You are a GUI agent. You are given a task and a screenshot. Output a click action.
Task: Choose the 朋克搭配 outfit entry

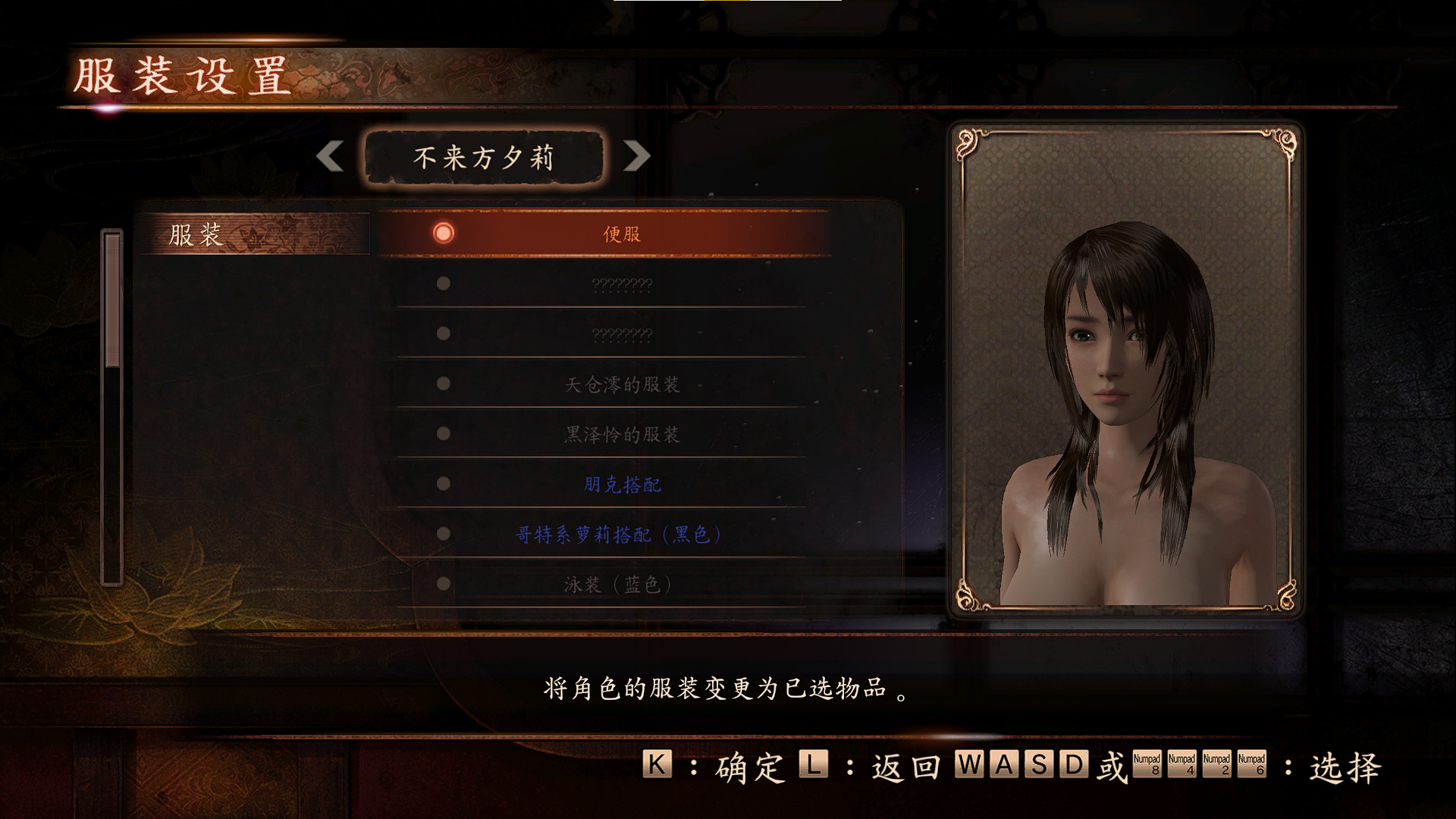[622, 484]
